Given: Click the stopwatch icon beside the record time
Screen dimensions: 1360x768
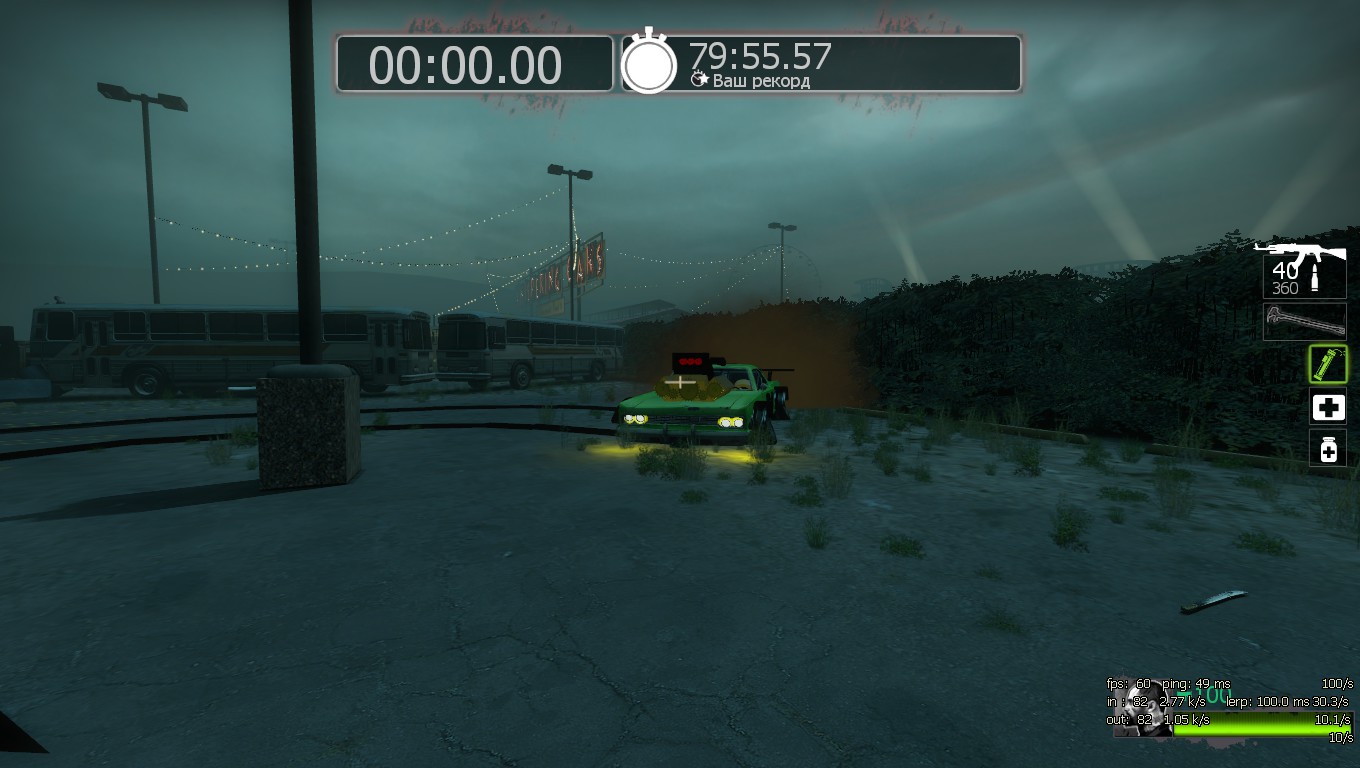Looking at the screenshot, I should (649, 63).
